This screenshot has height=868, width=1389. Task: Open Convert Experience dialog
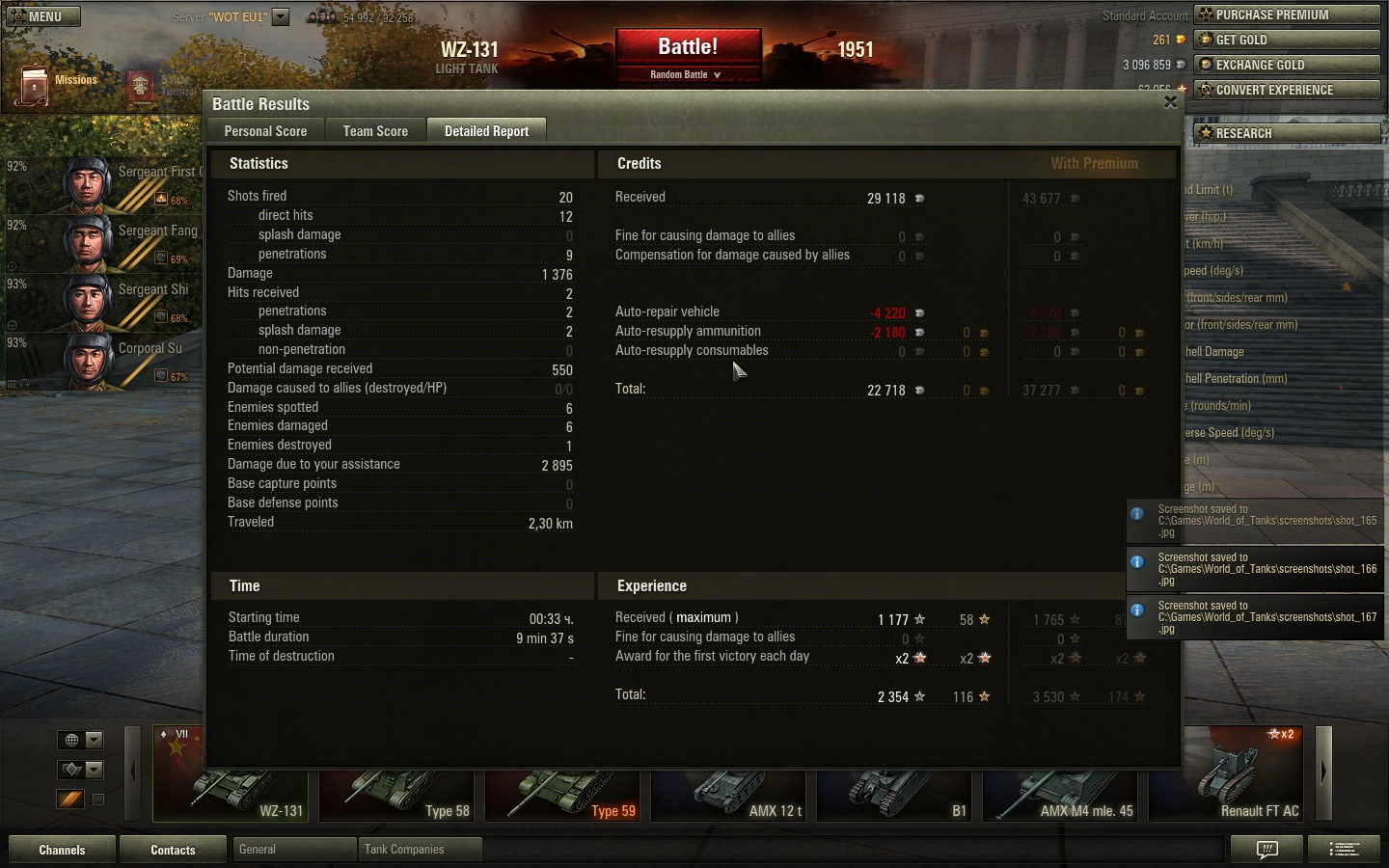[x=1287, y=90]
